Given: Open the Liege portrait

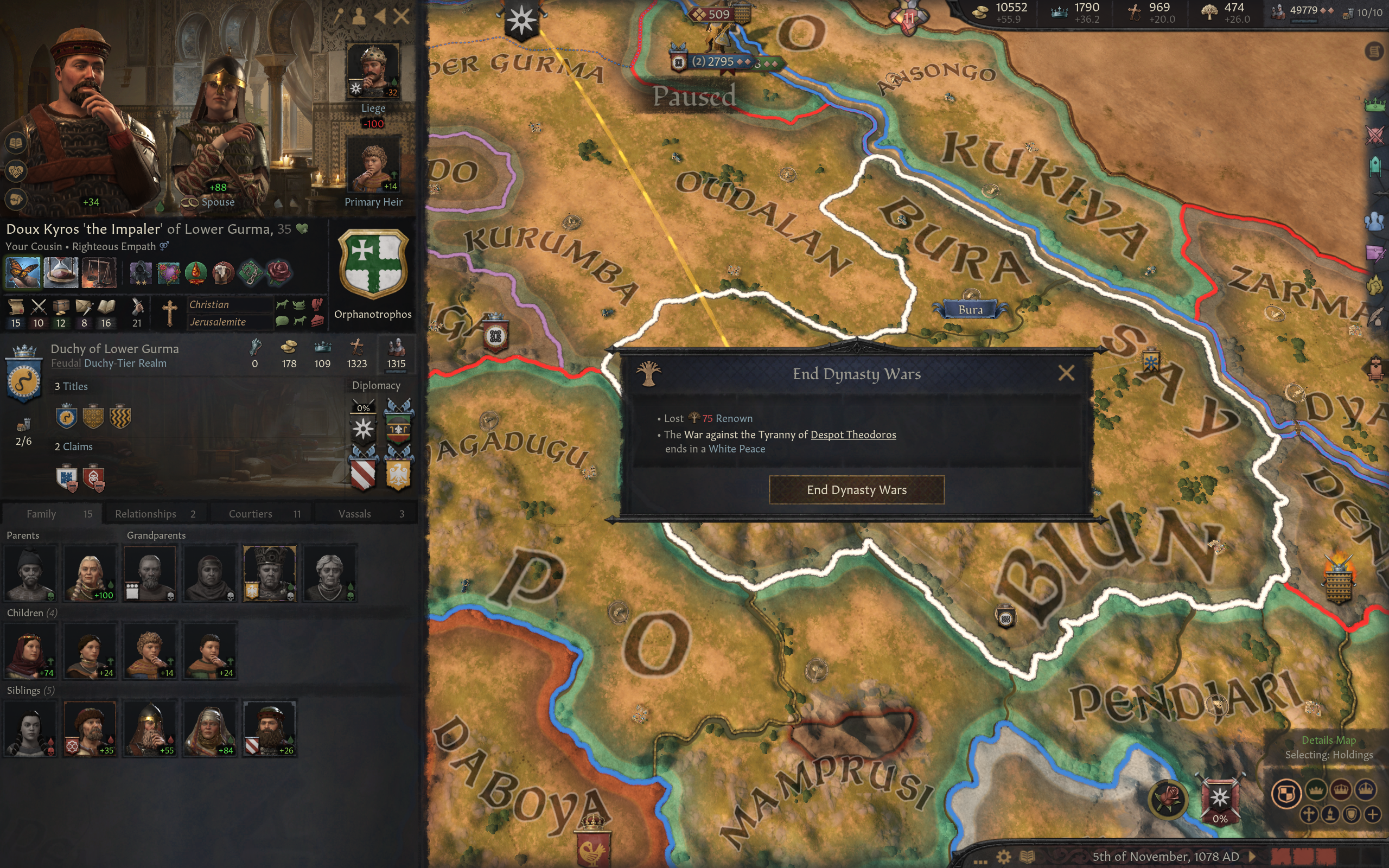Looking at the screenshot, I should tap(373, 71).
